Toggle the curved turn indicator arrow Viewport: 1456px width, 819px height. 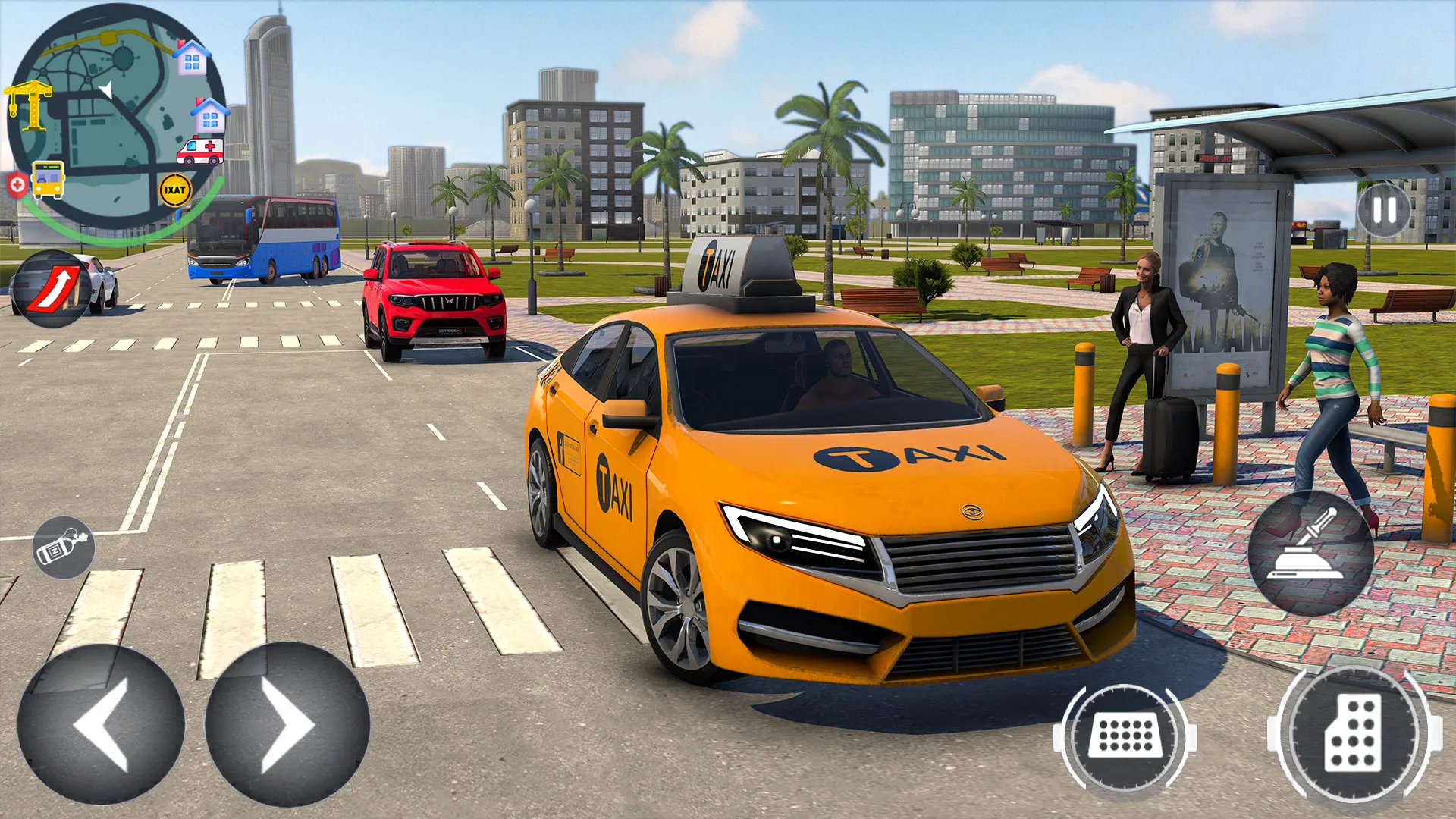click(x=52, y=282)
